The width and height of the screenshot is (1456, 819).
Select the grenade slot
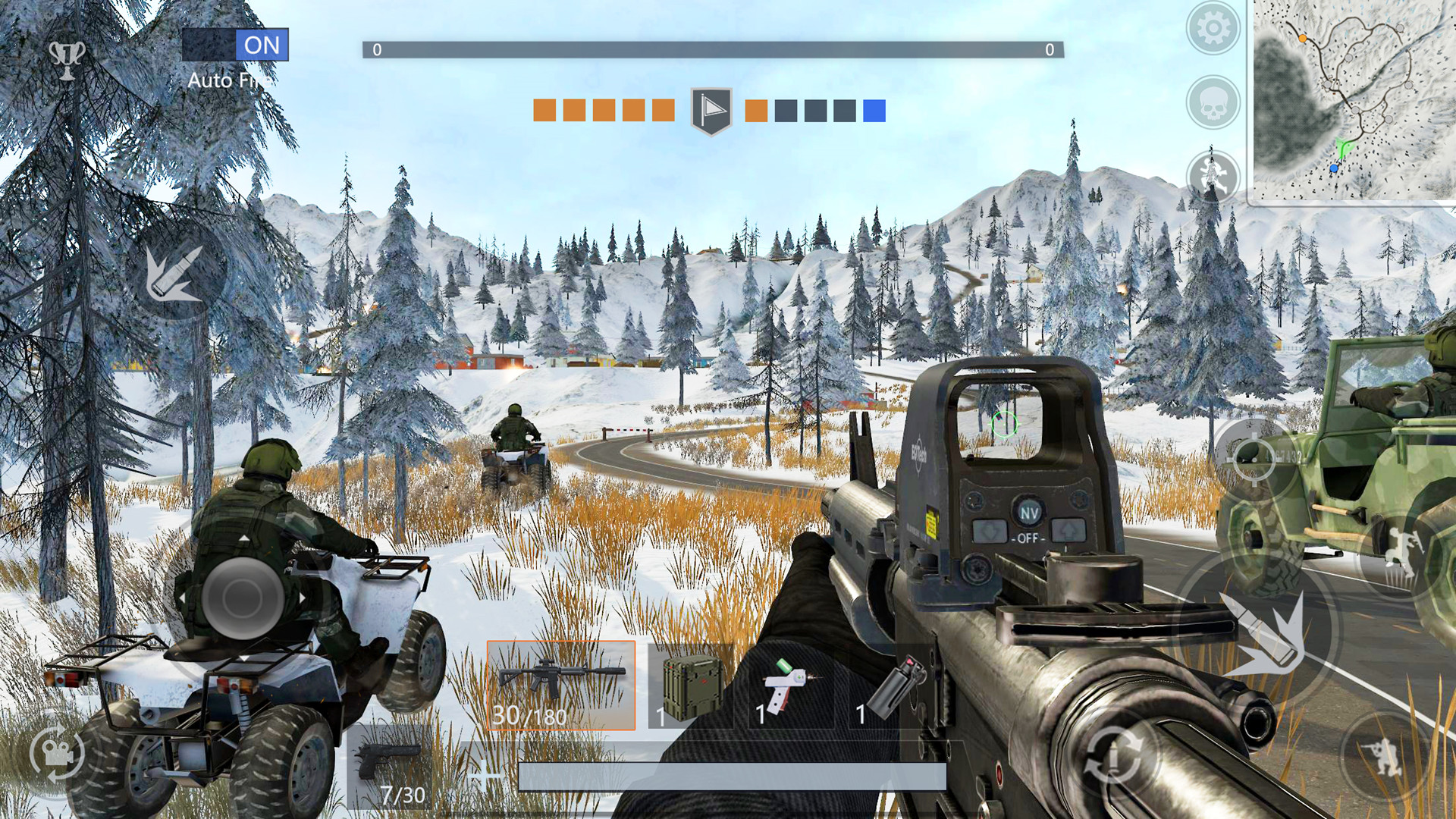coord(895,686)
